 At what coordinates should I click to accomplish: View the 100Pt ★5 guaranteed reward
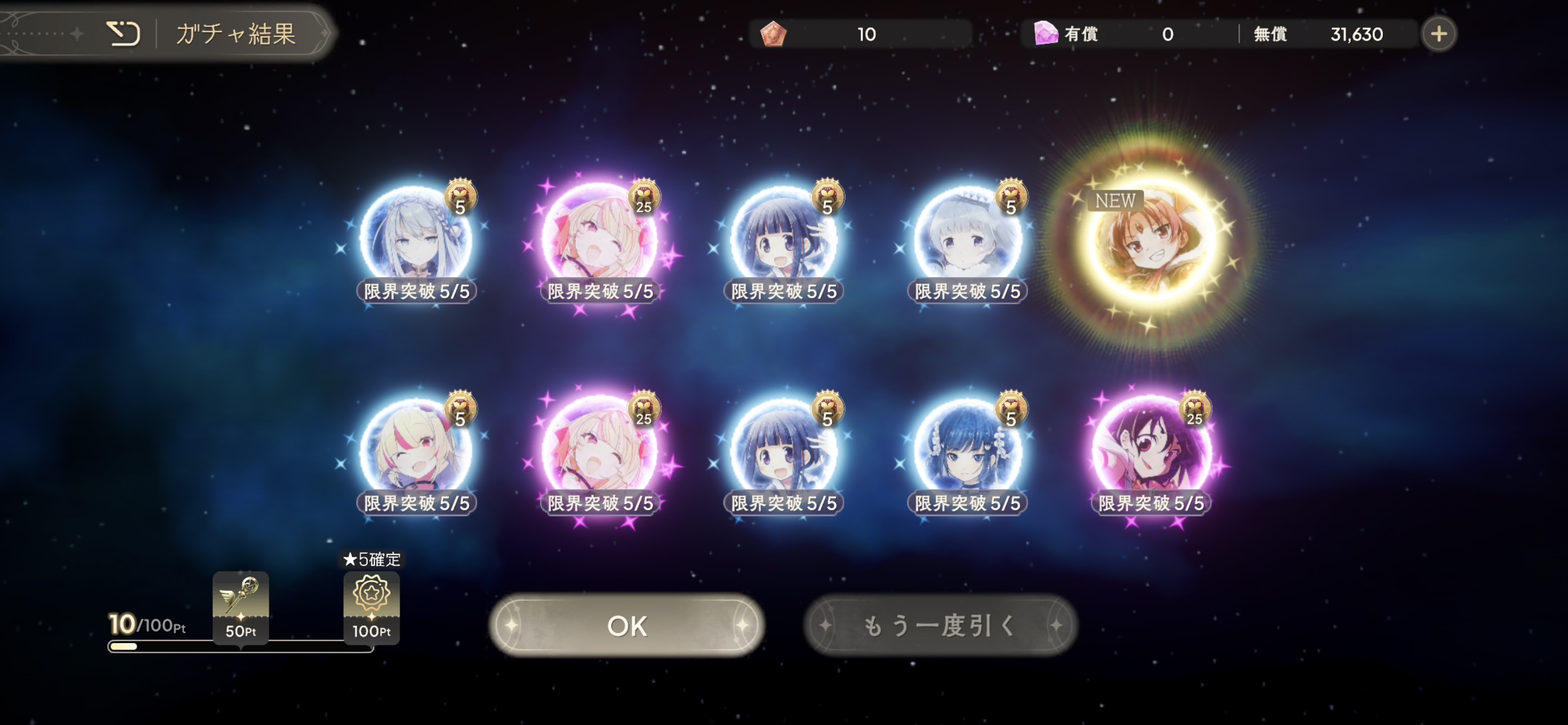tap(371, 606)
